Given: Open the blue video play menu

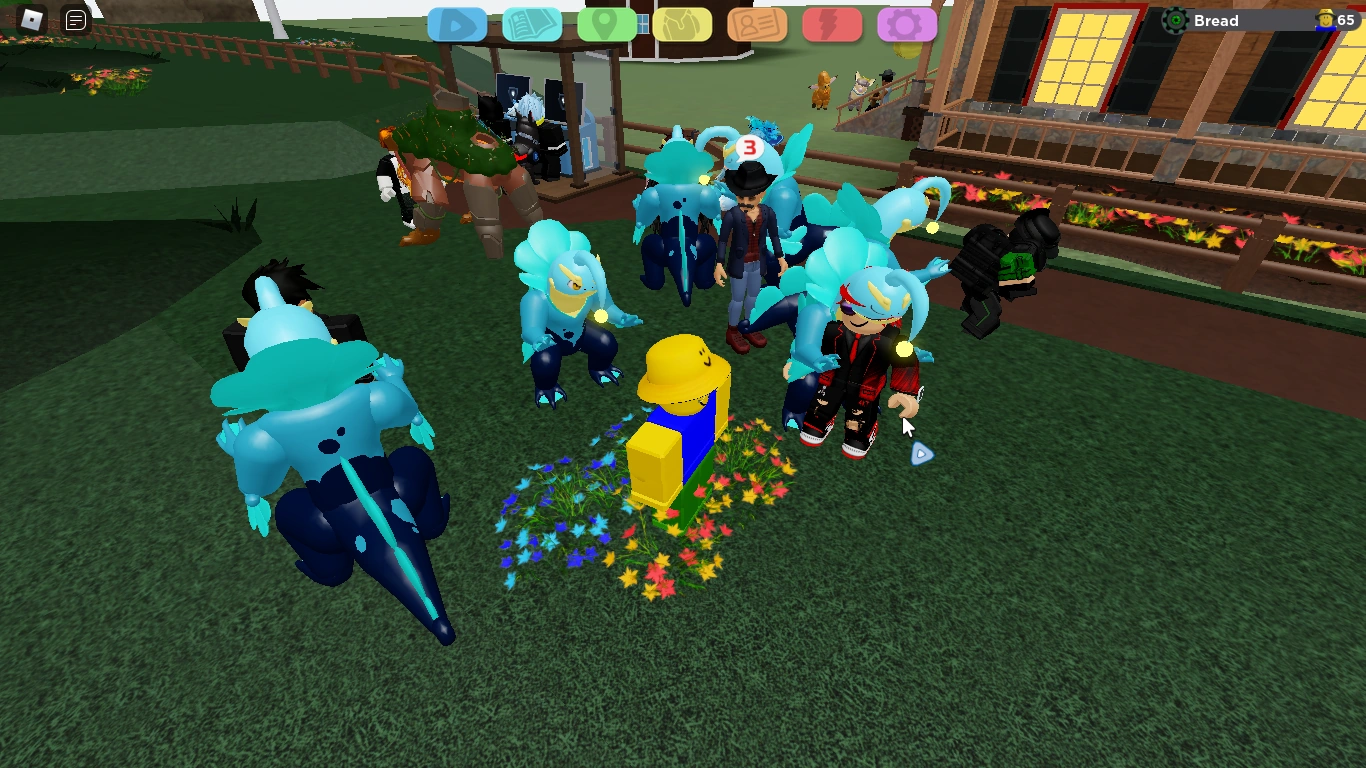Looking at the screenshot, I should 457,21.
